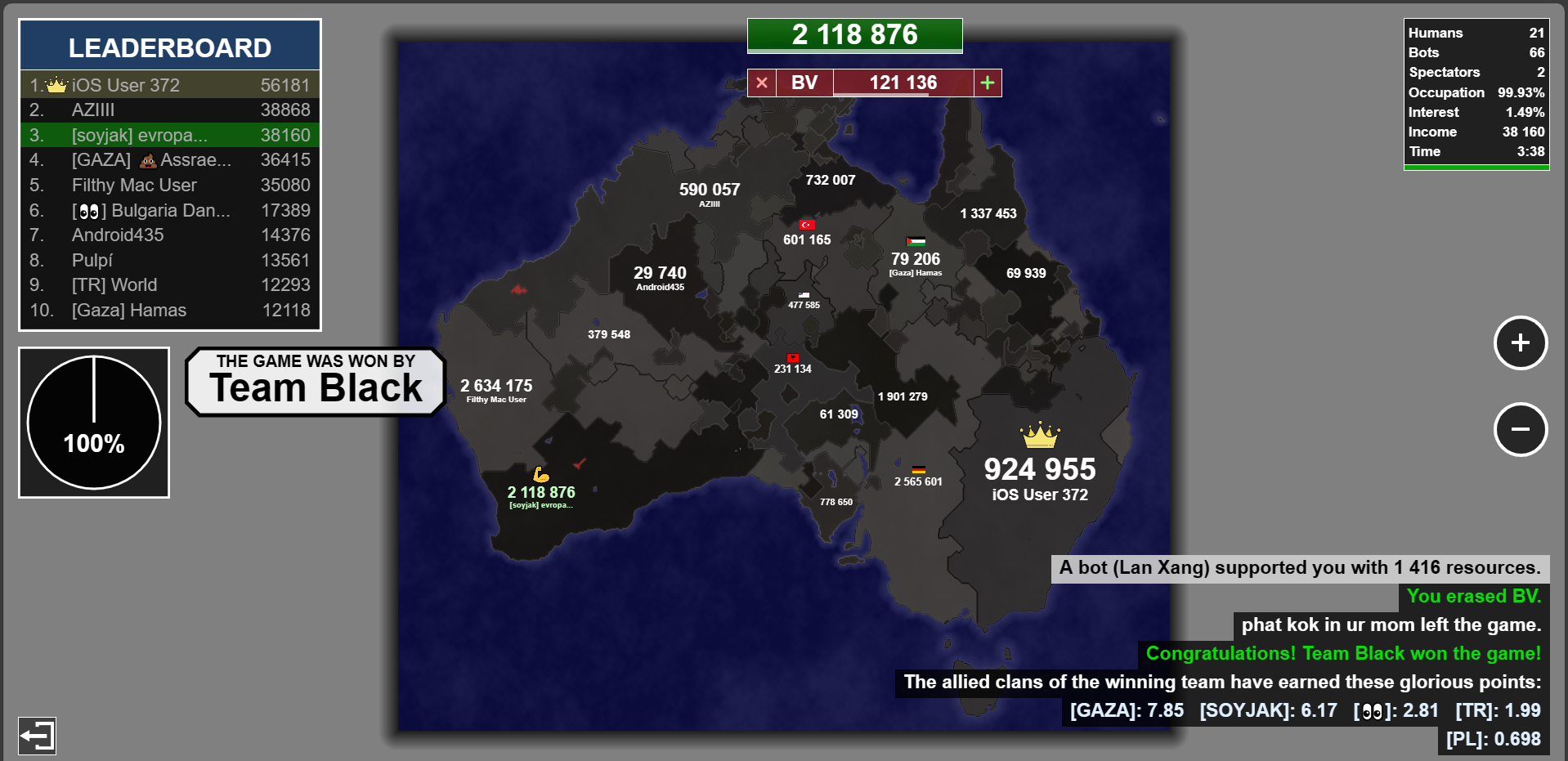Leave the game via the exit icon
The width and height of the screenshot is (1568, 761).
[37, 736]
